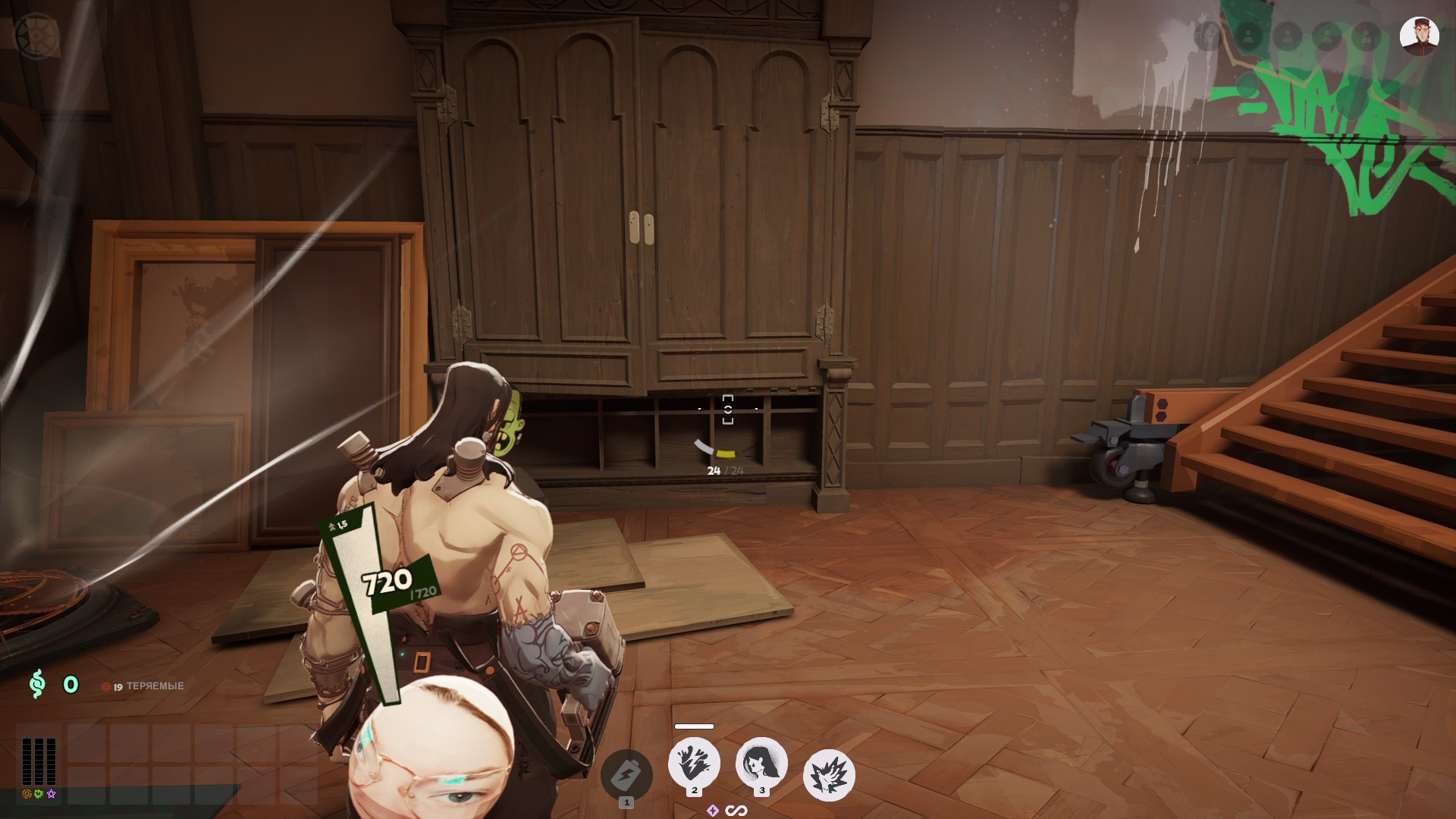Select the orange target icon under the ammo bars
Image resolution: width=1456 pixels, height=819 pixels.
point(27,794)
